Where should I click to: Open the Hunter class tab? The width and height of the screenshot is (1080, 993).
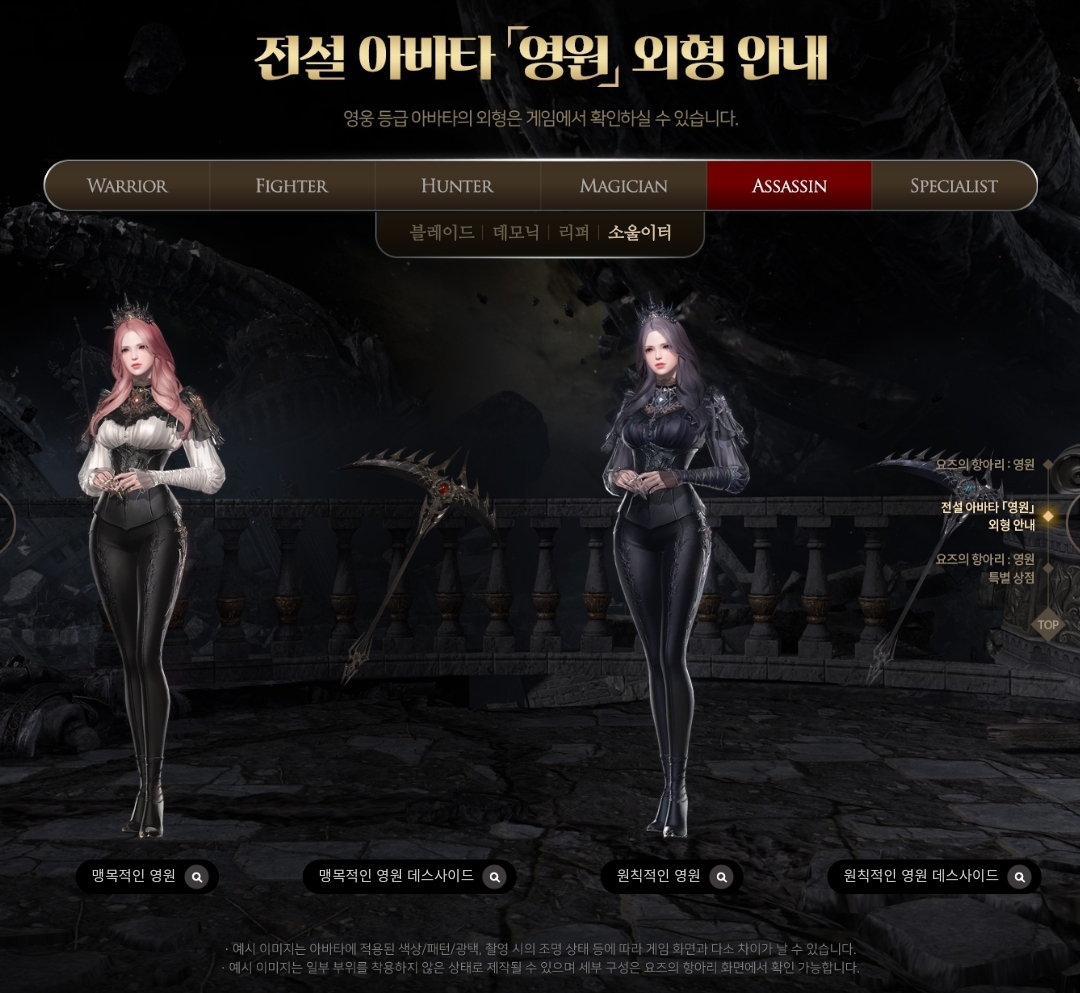coord(457,186)
